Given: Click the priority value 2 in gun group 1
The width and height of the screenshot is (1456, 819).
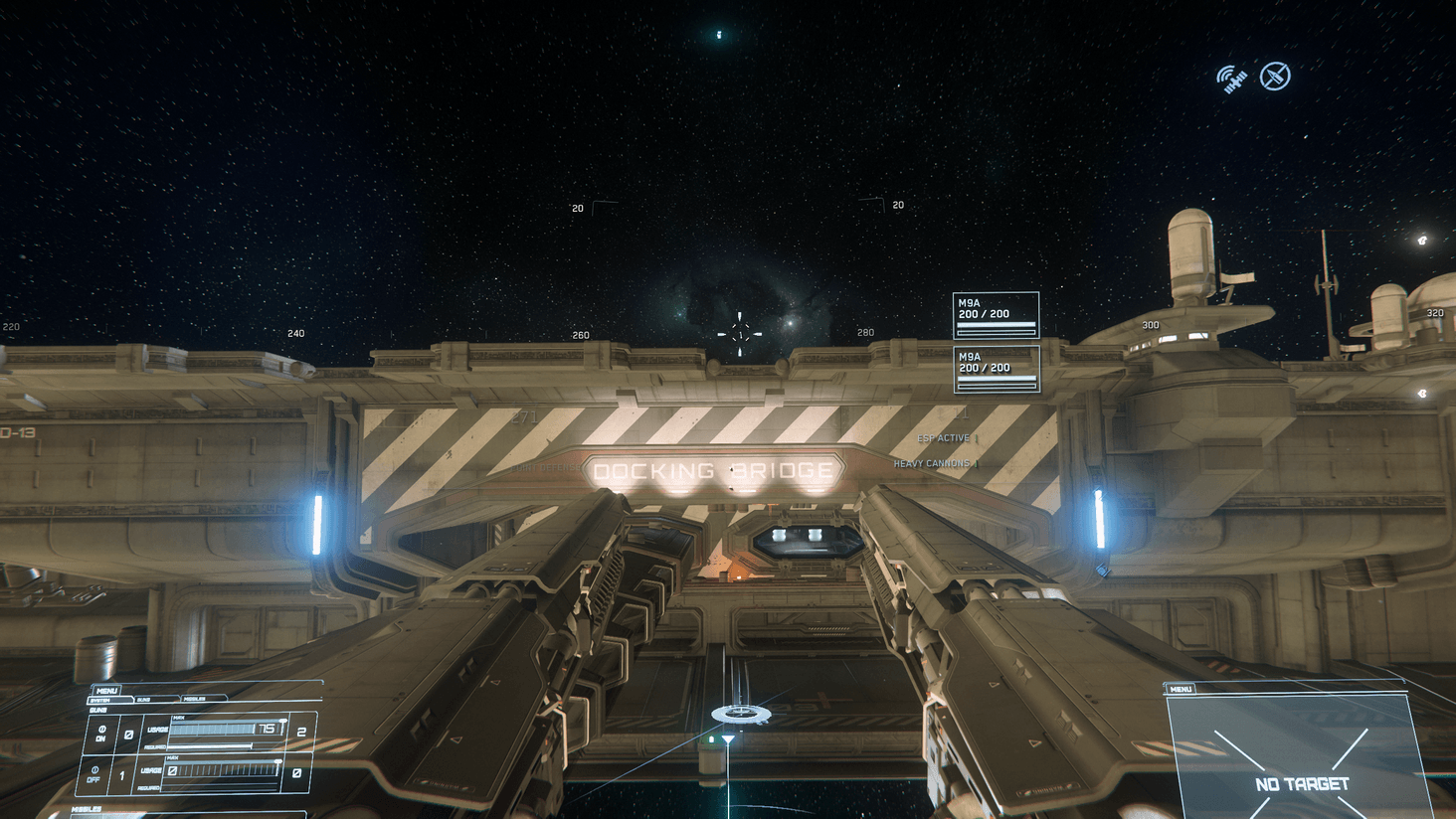Looking at the screenshot, I should (303, 732).
